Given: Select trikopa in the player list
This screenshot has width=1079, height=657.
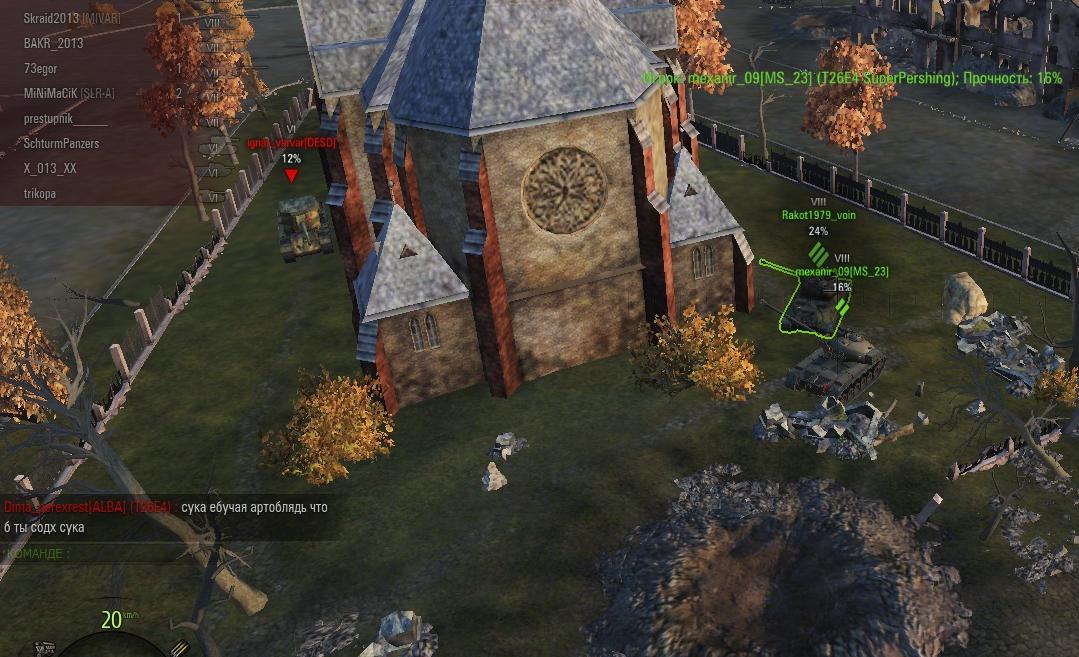Looking at the screenshot, I should point(40,194).
